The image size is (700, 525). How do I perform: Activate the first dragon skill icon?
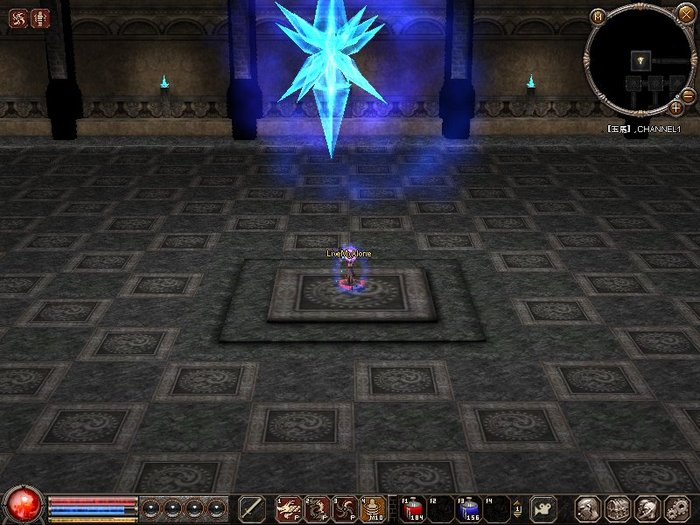click(x=291, y=508)
